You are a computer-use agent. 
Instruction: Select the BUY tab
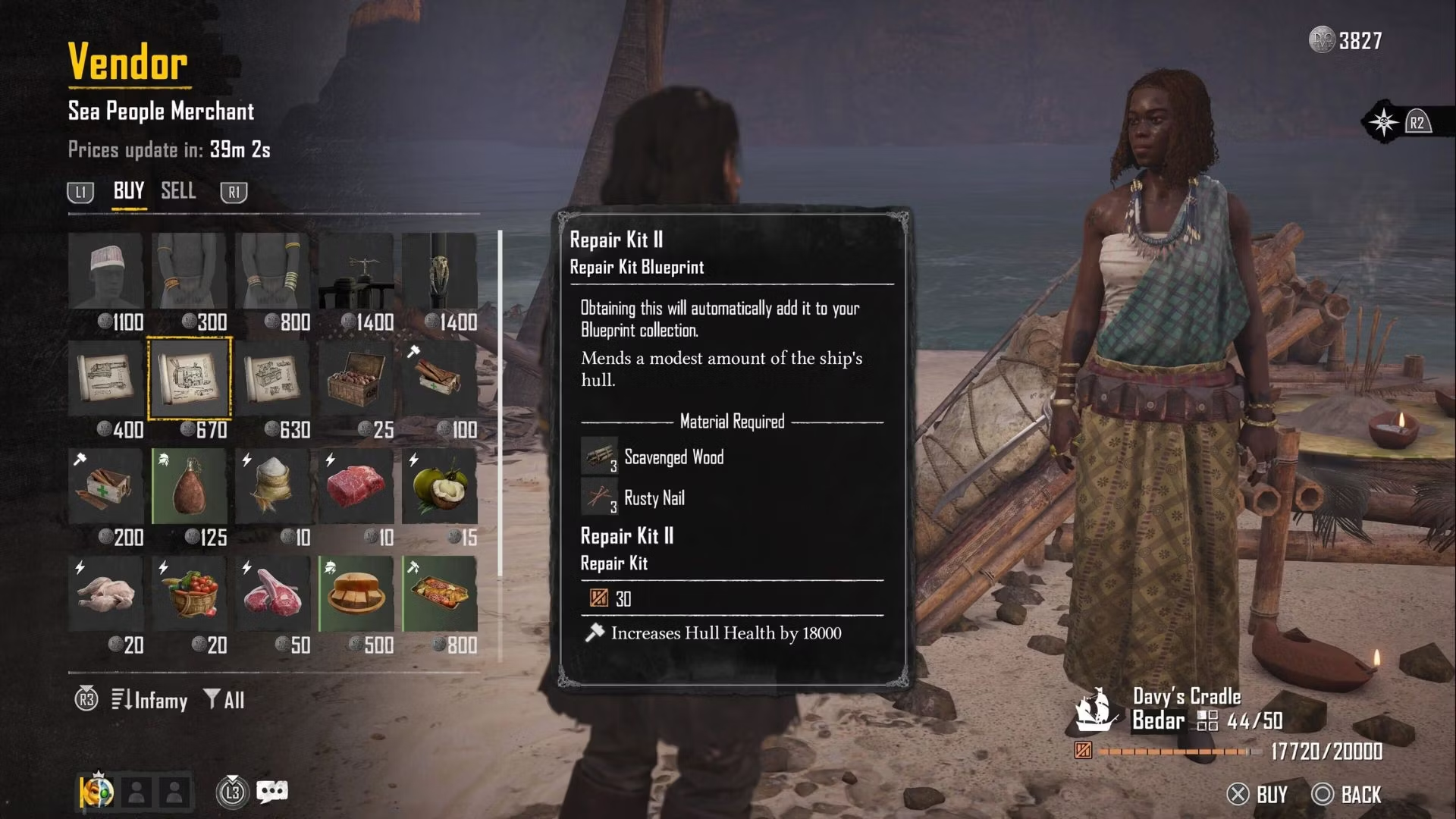click(128, 191)
